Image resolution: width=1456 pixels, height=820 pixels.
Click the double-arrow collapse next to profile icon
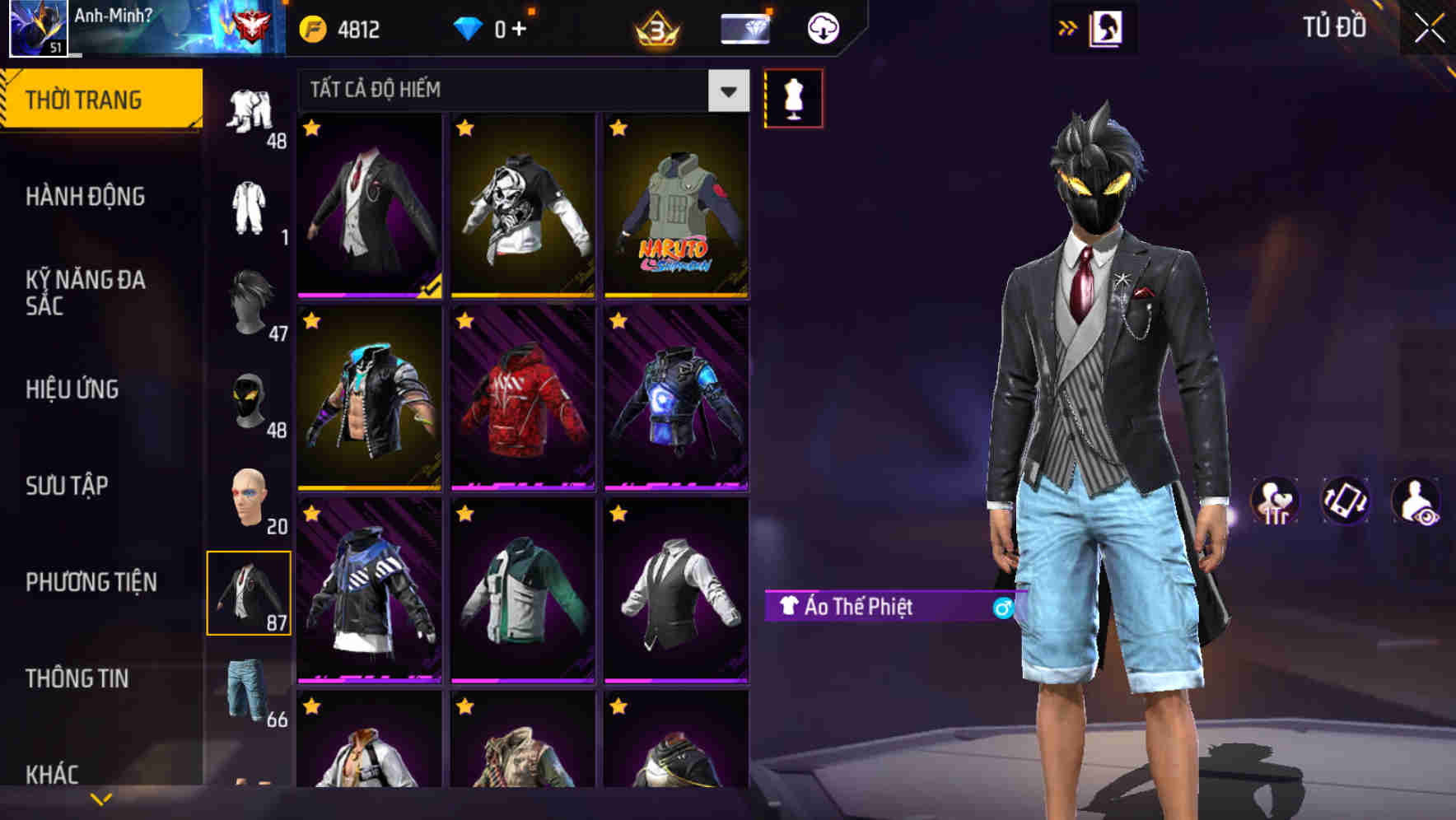[x=1068, y=27]
